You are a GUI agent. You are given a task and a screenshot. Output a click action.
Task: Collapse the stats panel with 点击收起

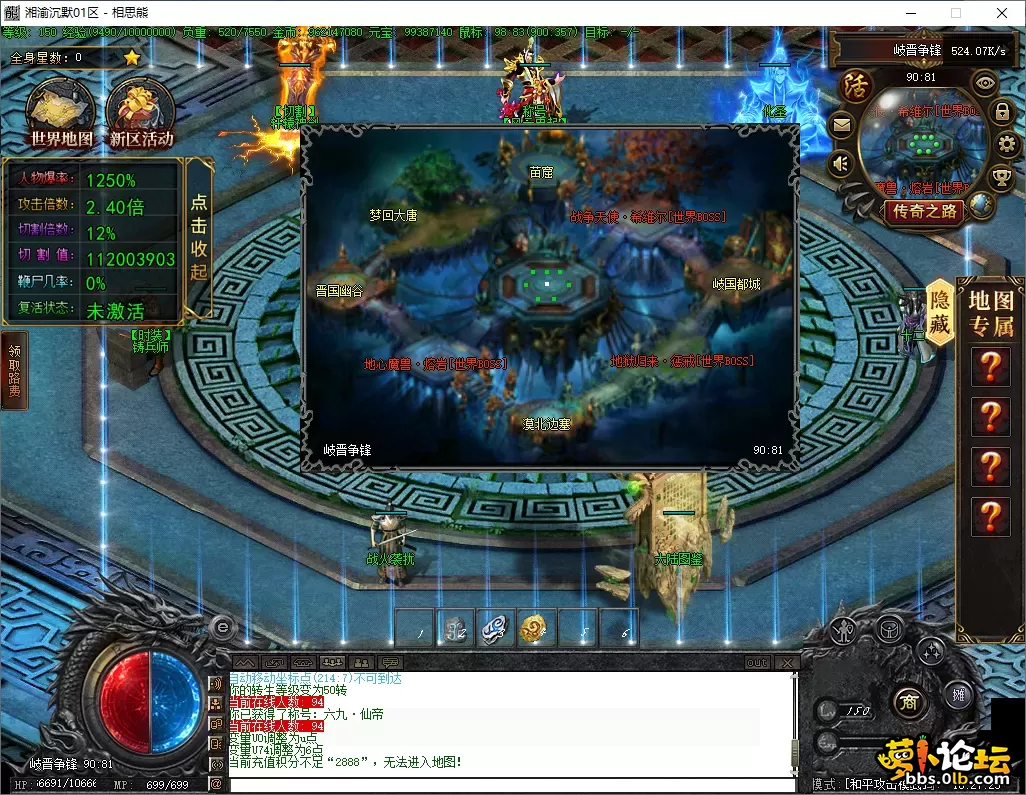click(x=199, y=238)
